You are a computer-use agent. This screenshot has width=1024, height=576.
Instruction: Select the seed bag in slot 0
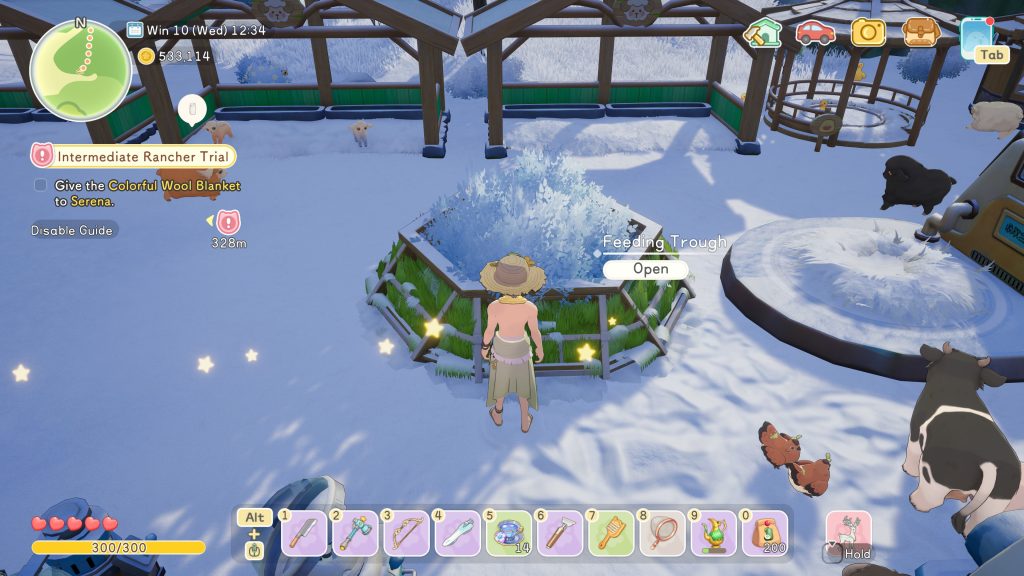click(x=763, y=534)
